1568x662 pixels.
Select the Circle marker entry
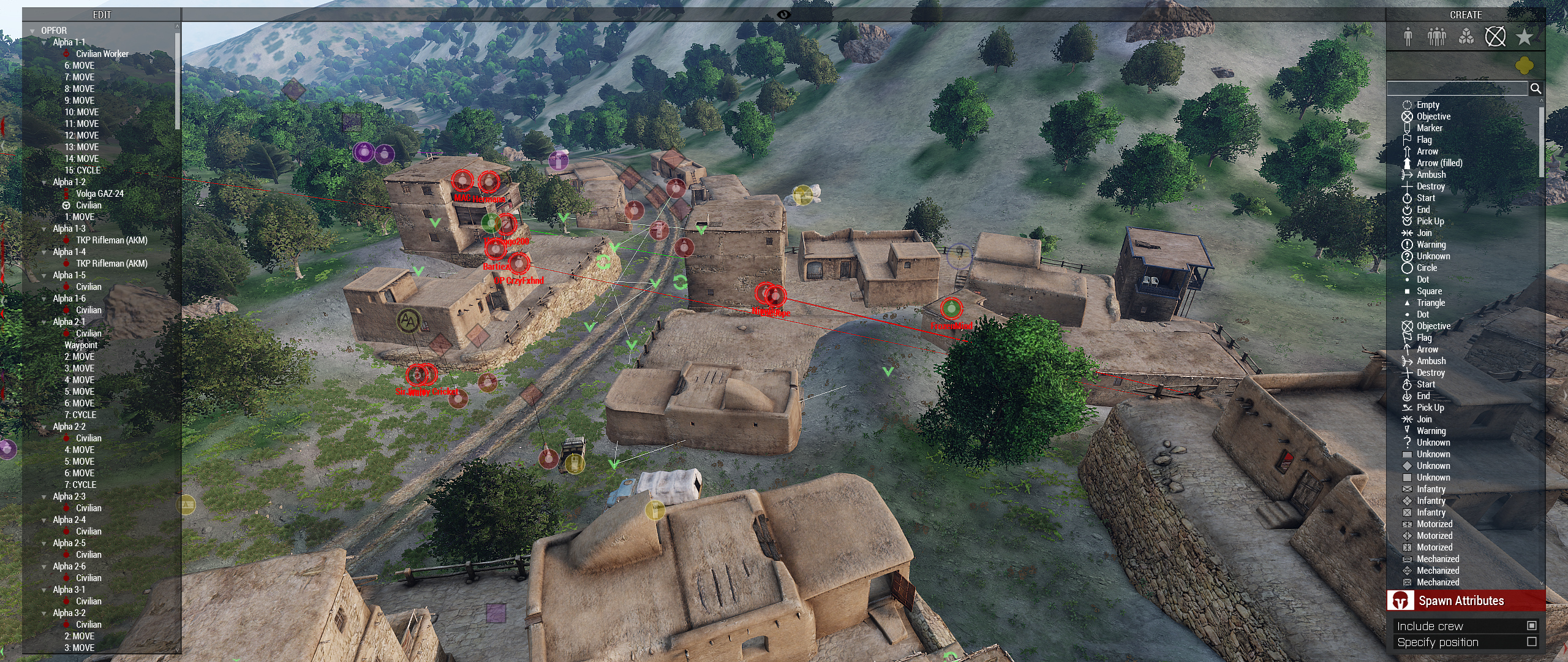coord(1427,268)
